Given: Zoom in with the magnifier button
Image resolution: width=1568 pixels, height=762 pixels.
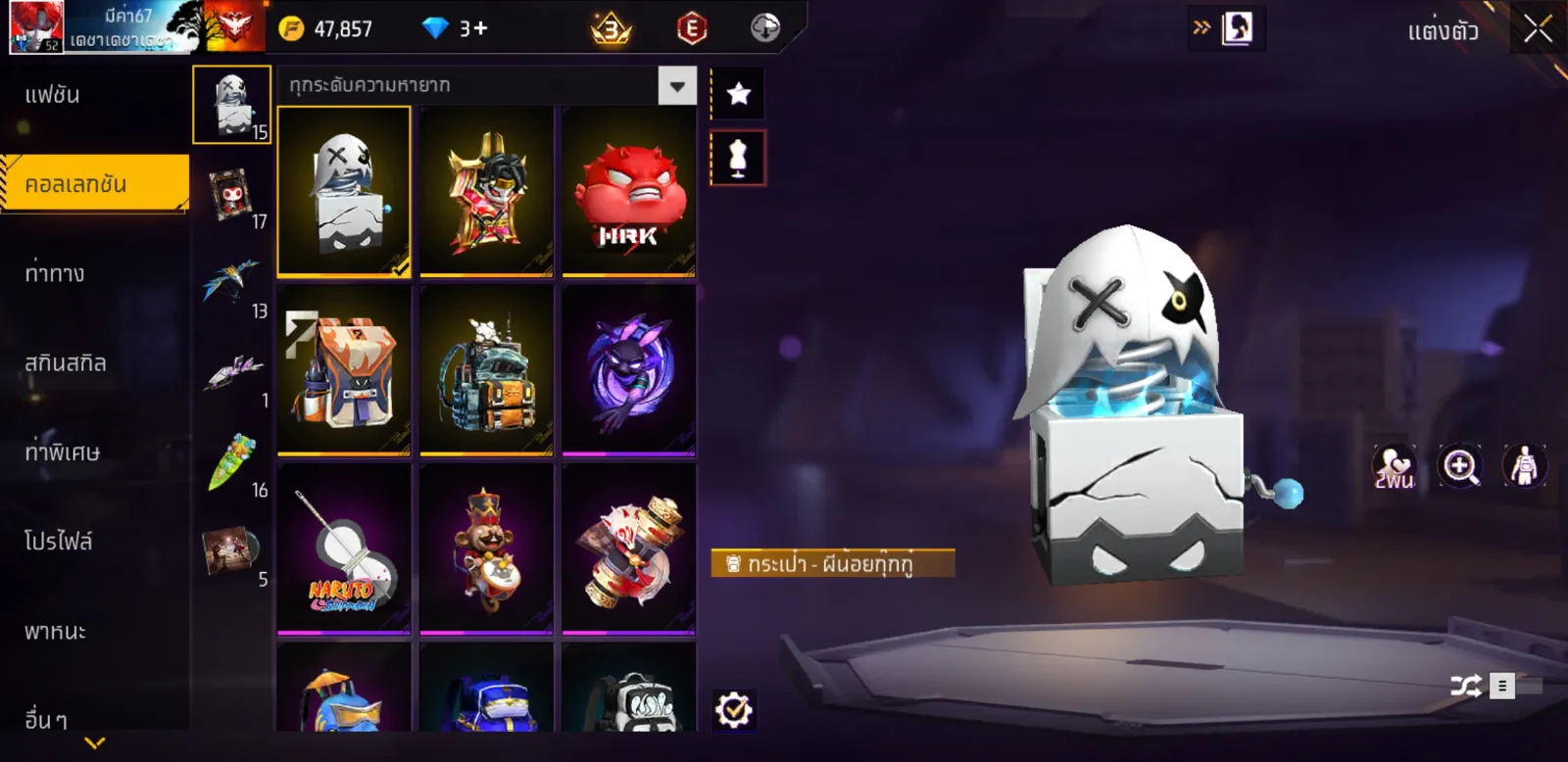Looking at the screenshot, I should coord(1459,466).
